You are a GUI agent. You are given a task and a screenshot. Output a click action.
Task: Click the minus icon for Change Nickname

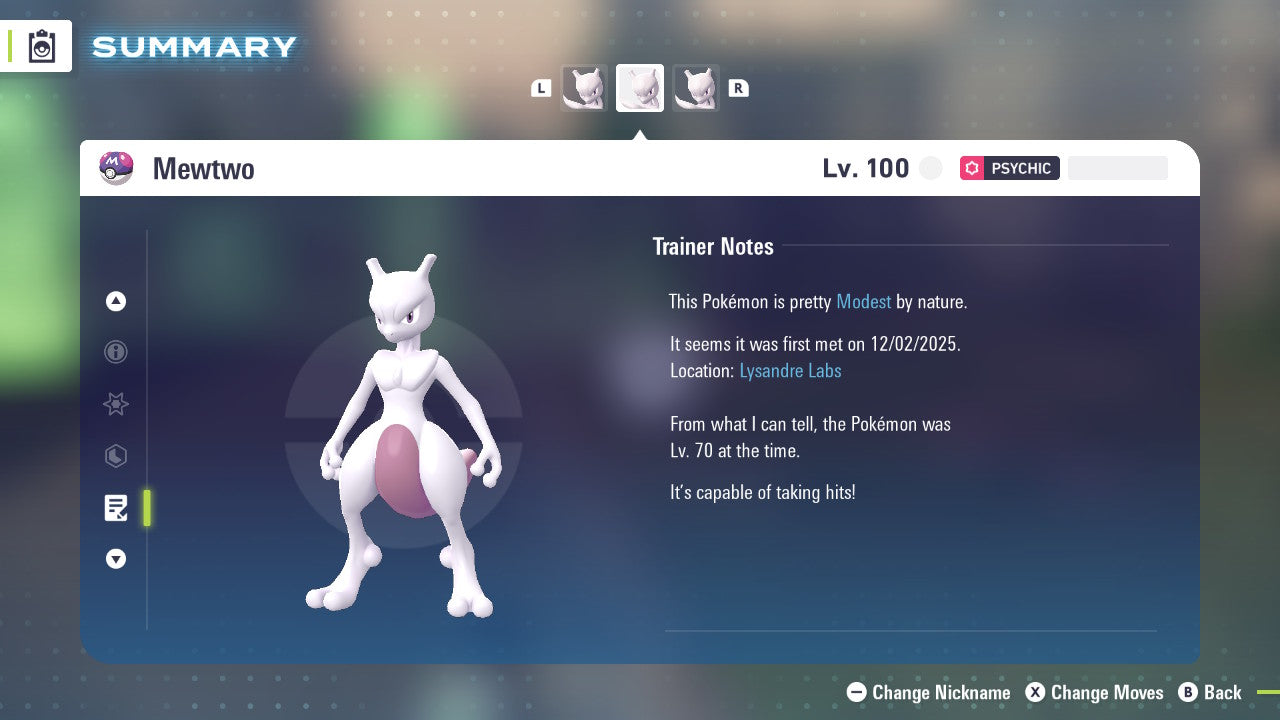[856, 692]
